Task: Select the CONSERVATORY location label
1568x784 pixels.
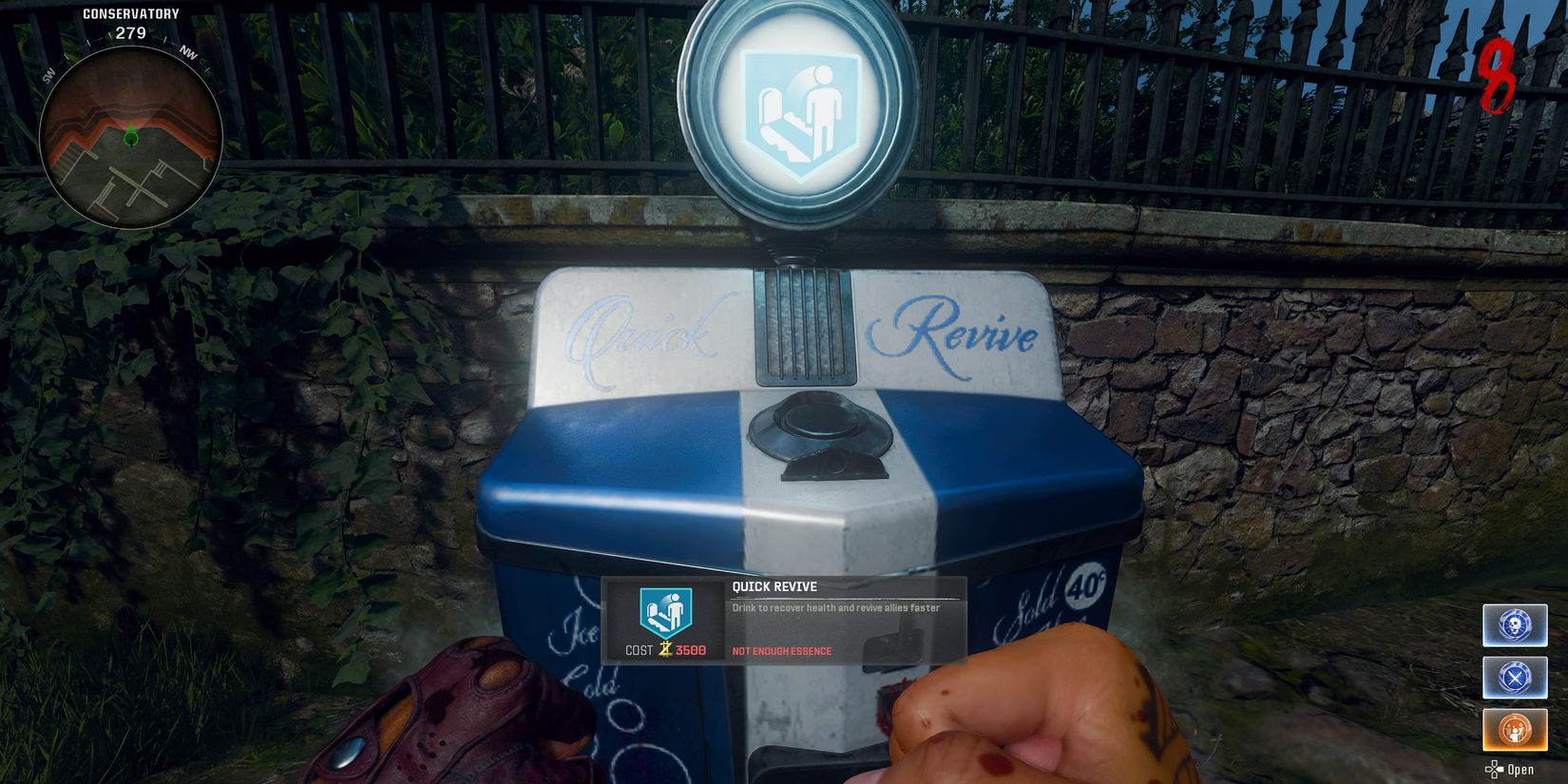Action: point(129,13)
